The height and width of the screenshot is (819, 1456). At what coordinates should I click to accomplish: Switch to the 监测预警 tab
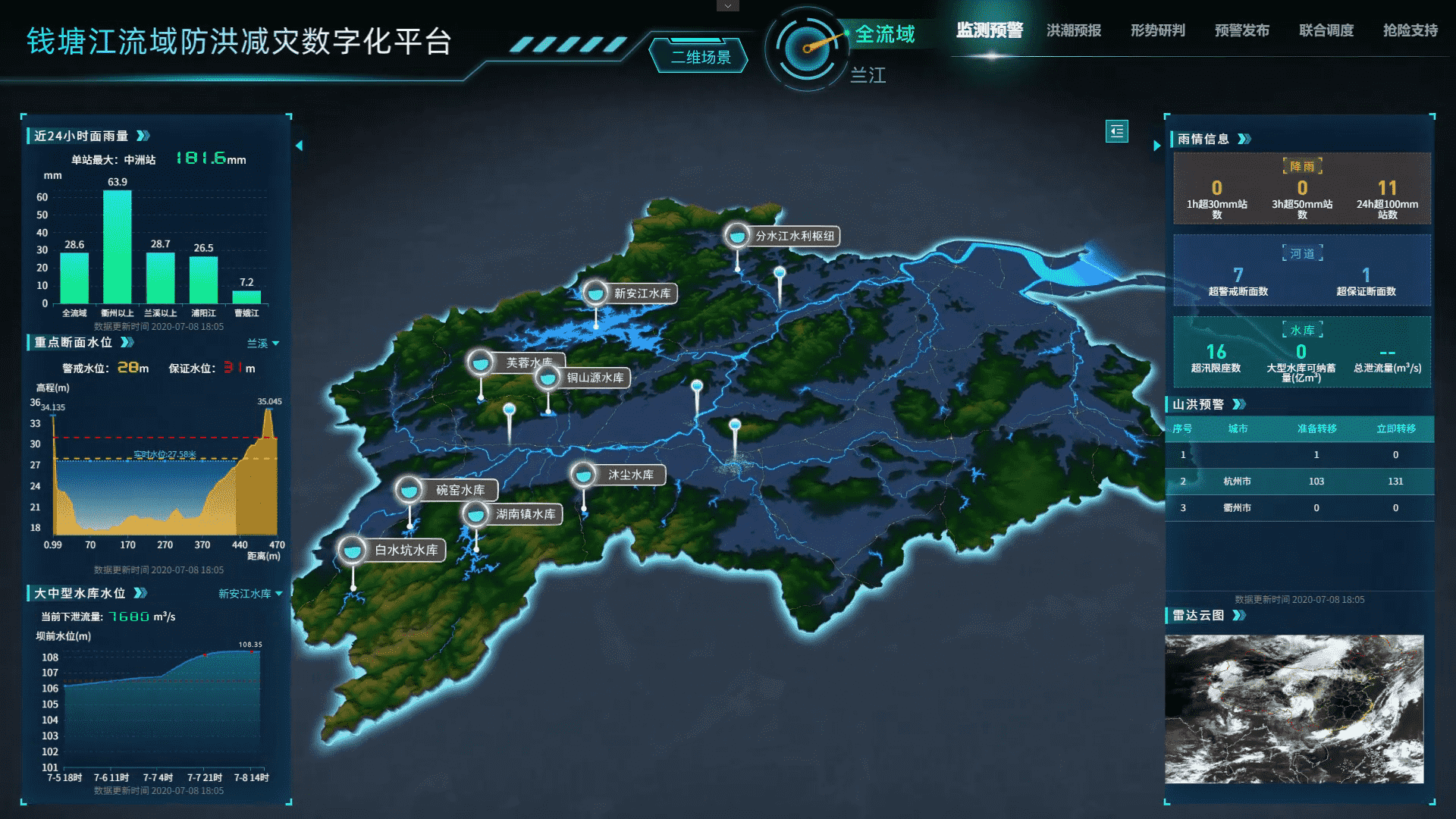989,30
